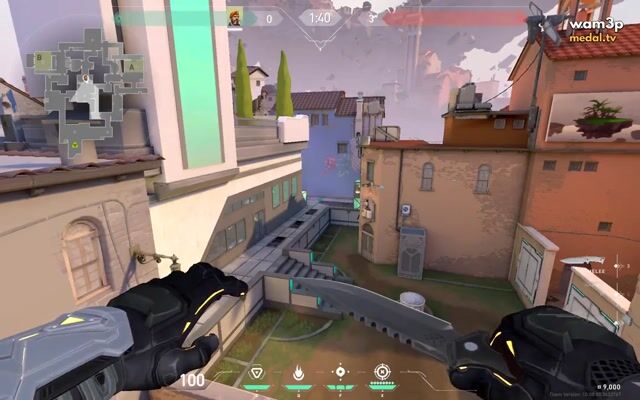Select the crosshair dot ability icon
This screenshot has height=400, width=640.
tap(340, 372)
